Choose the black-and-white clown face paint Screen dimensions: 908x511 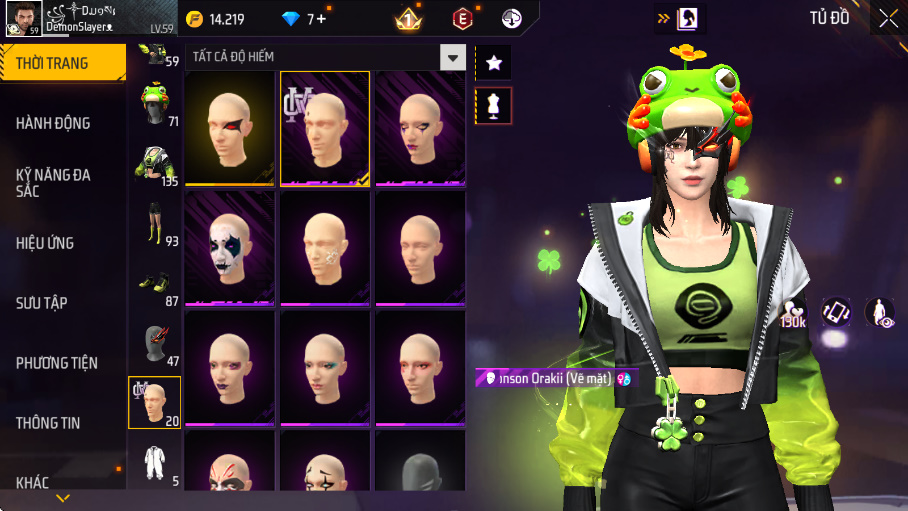pos(229,247)
